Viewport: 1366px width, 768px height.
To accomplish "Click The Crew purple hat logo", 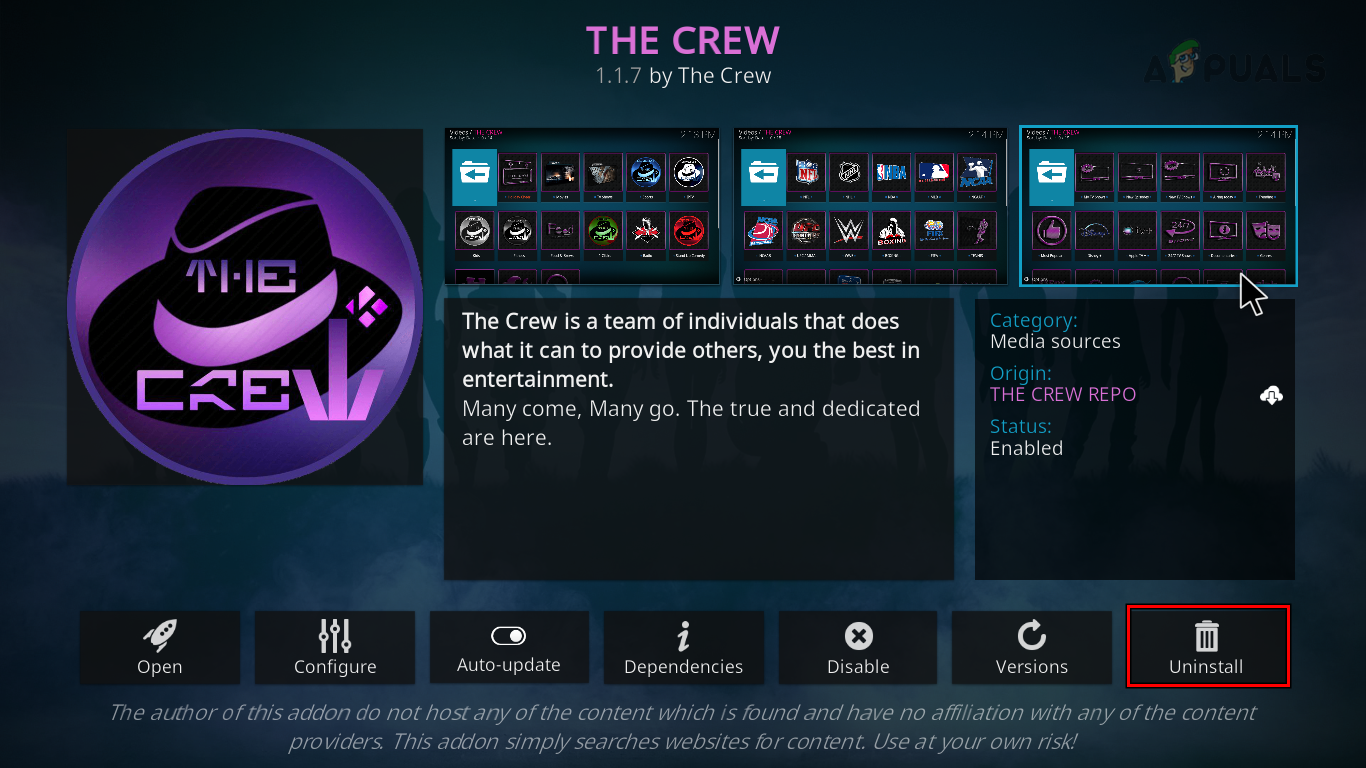I will [x=245, y=307].
